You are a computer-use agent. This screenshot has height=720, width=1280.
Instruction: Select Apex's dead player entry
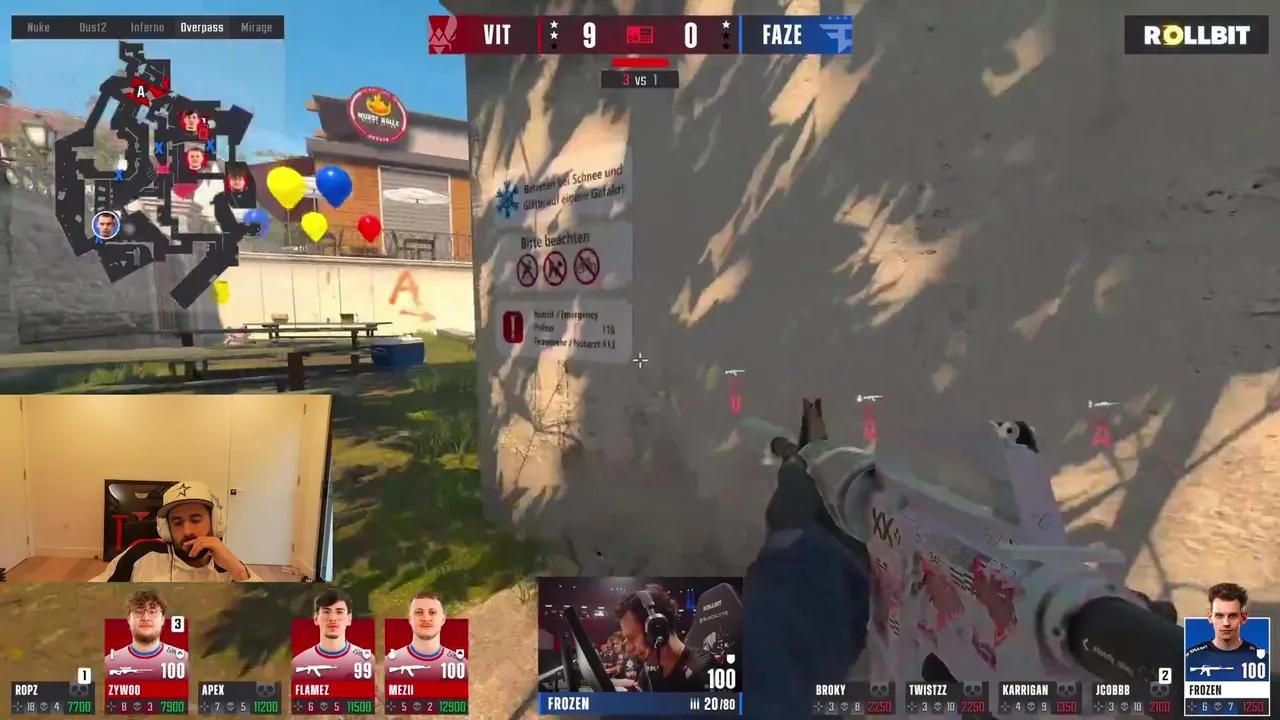click(x=239, y=697)
